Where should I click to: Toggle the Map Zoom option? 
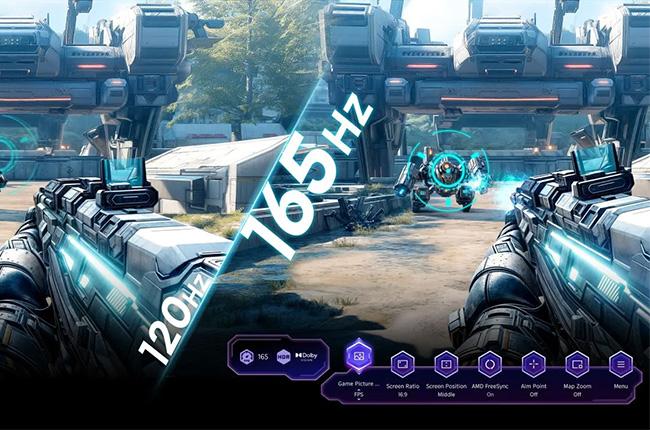(577, 364)
